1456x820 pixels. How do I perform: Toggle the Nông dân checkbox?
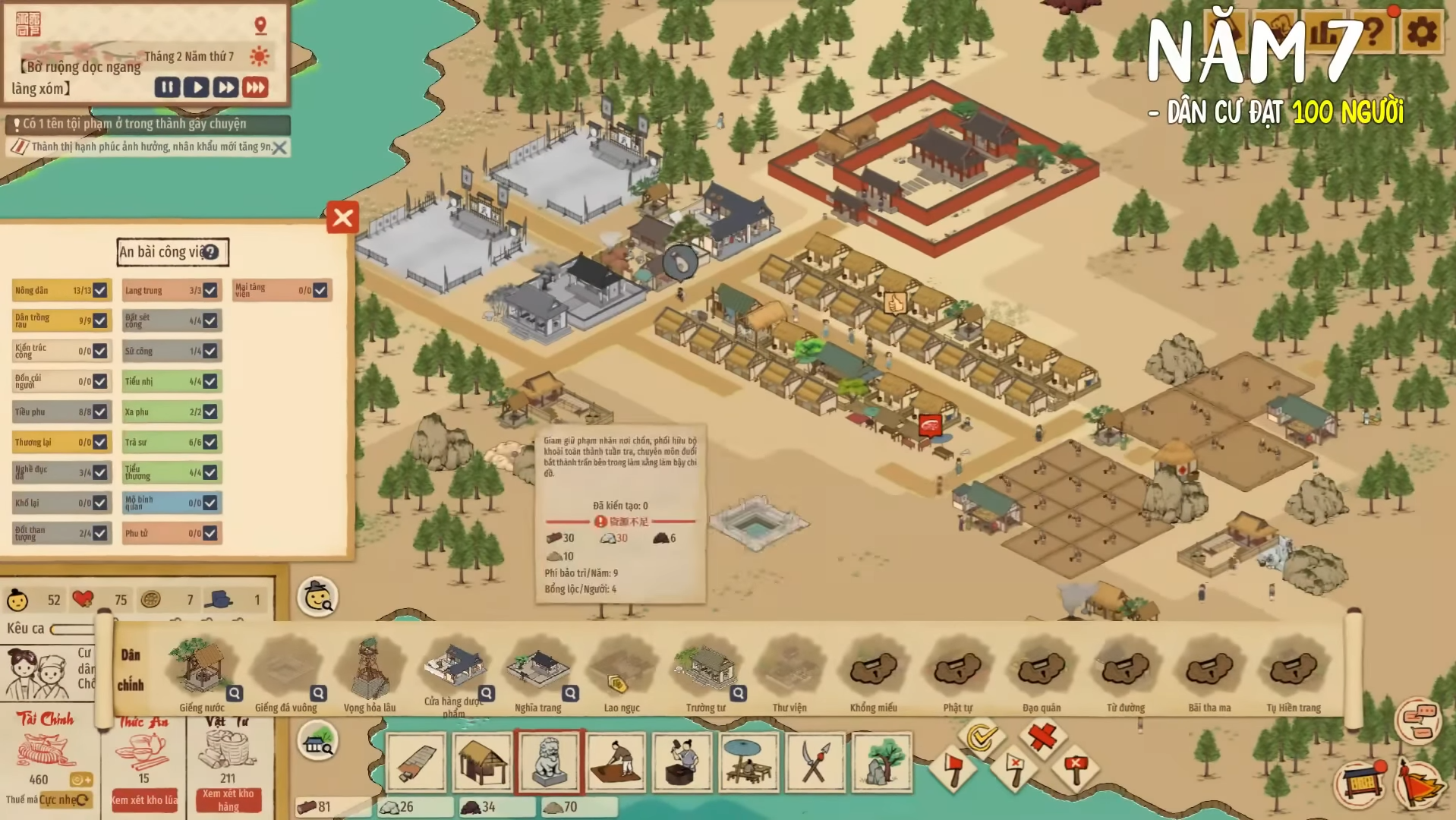[100, 290]
